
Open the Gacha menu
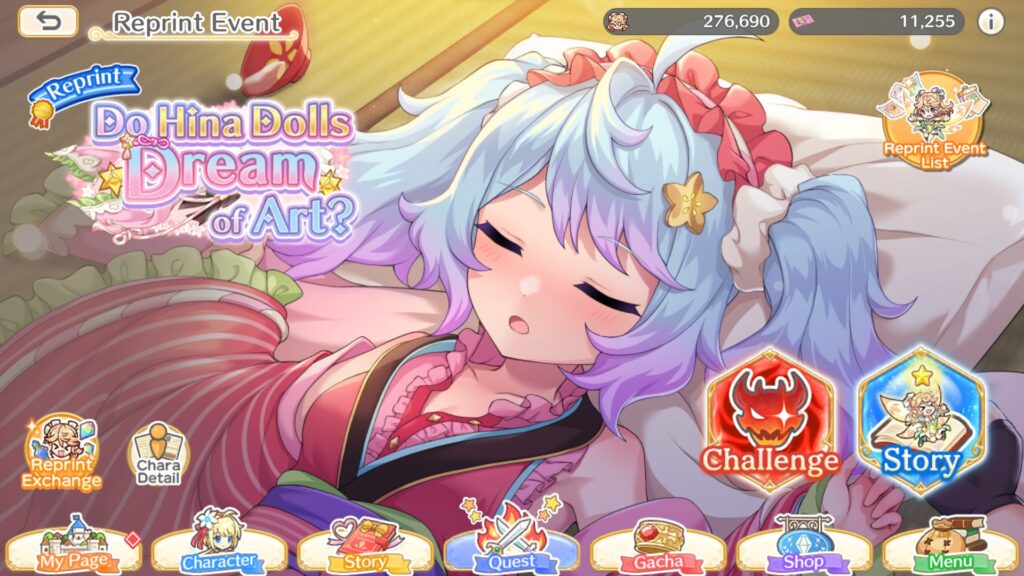pyautogui.click(x=658, y=547)
